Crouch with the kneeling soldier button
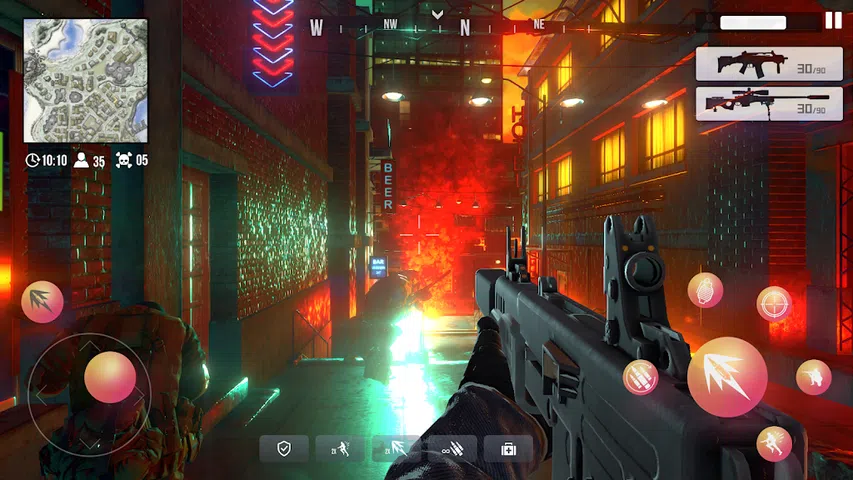Viewport: 853px width, 480px height. tap(813, 377)
